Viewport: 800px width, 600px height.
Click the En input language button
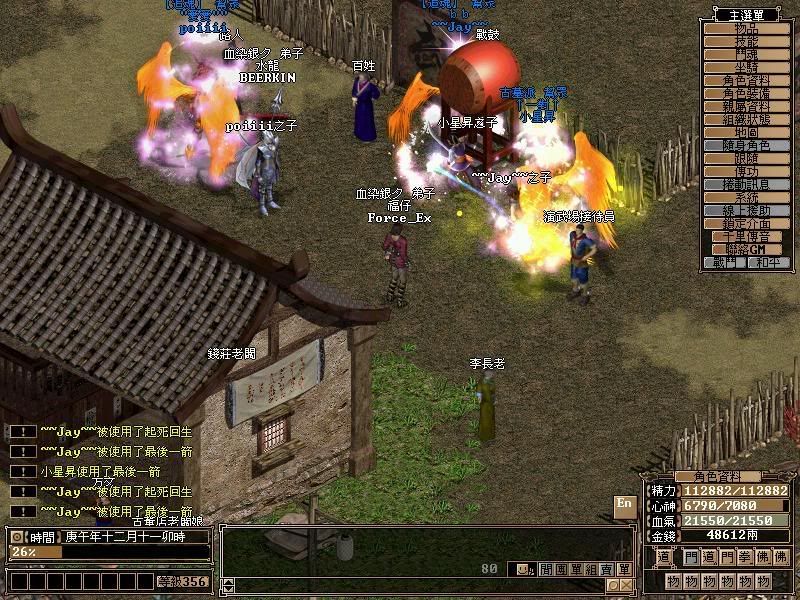[625, 504]
